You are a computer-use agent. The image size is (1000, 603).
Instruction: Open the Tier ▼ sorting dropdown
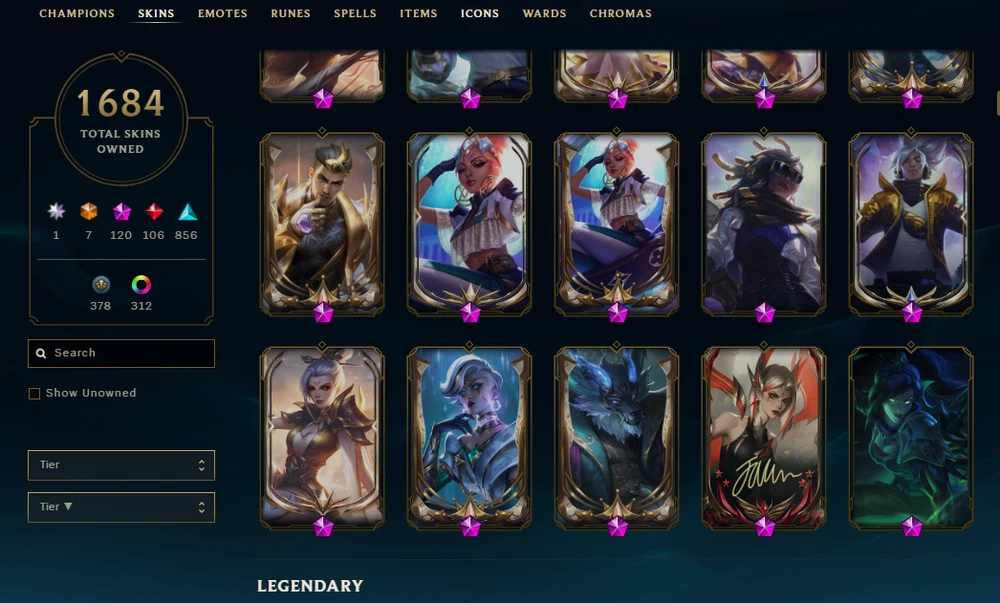[x=121, y=507]
